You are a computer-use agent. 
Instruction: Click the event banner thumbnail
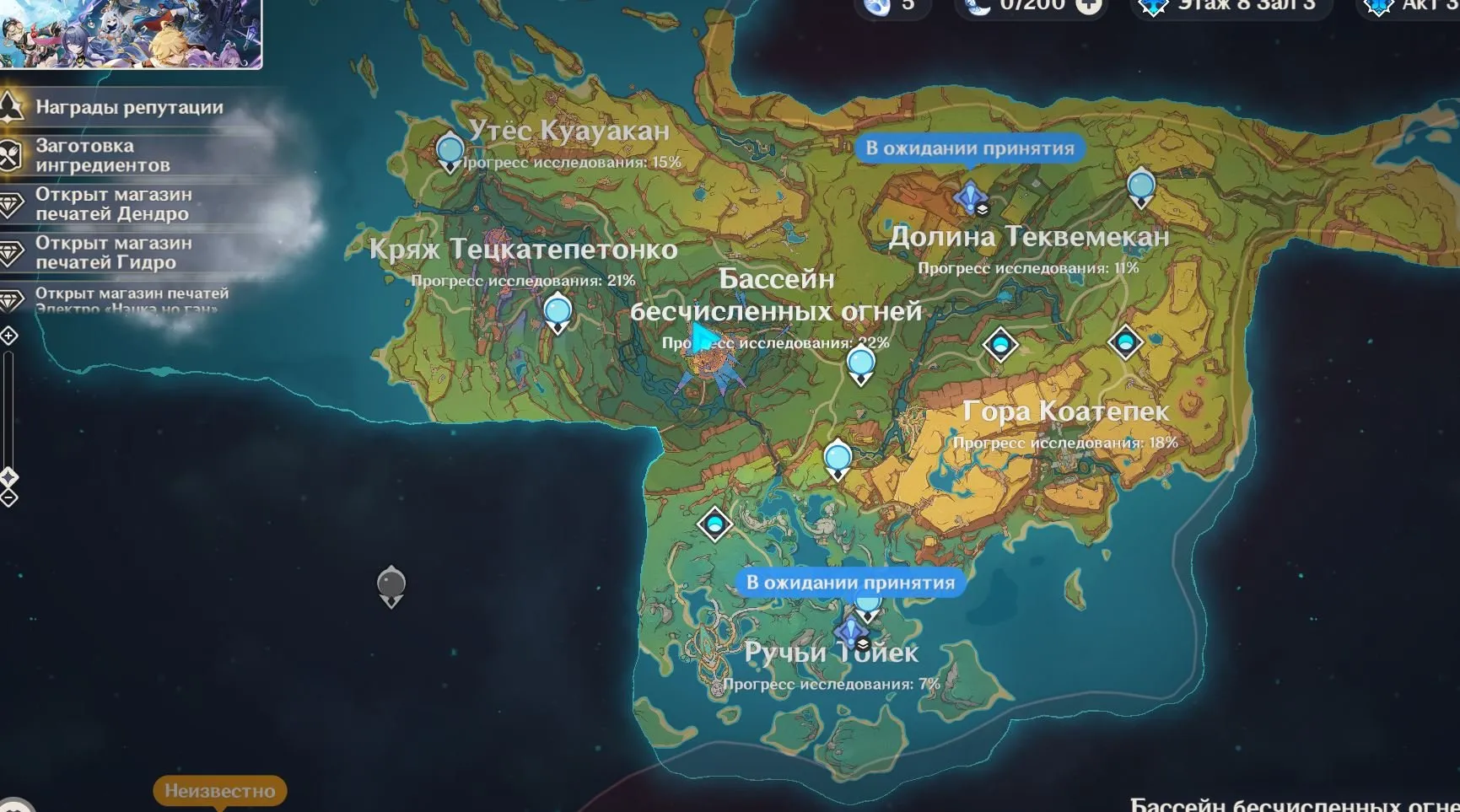click(131, 32)
